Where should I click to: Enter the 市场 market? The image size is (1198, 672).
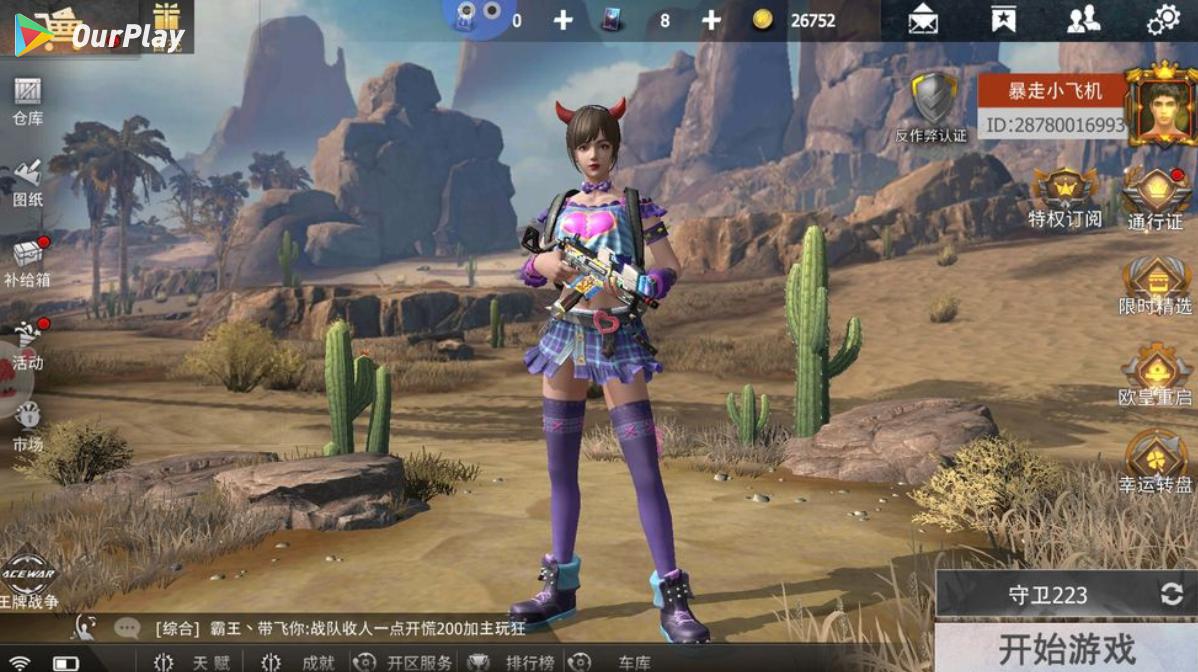27,425
